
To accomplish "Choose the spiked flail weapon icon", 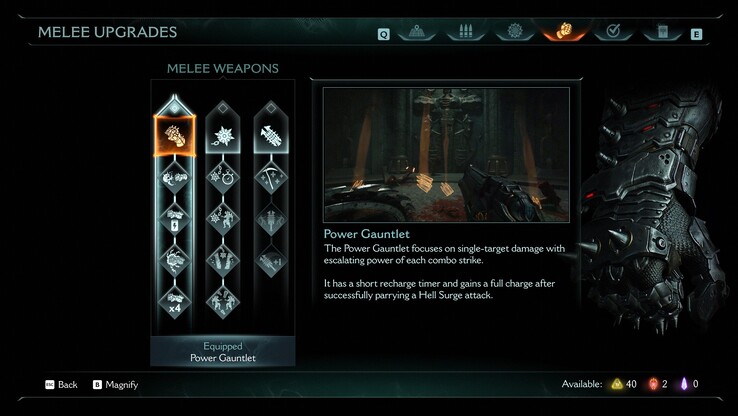I will click(222, 134).
